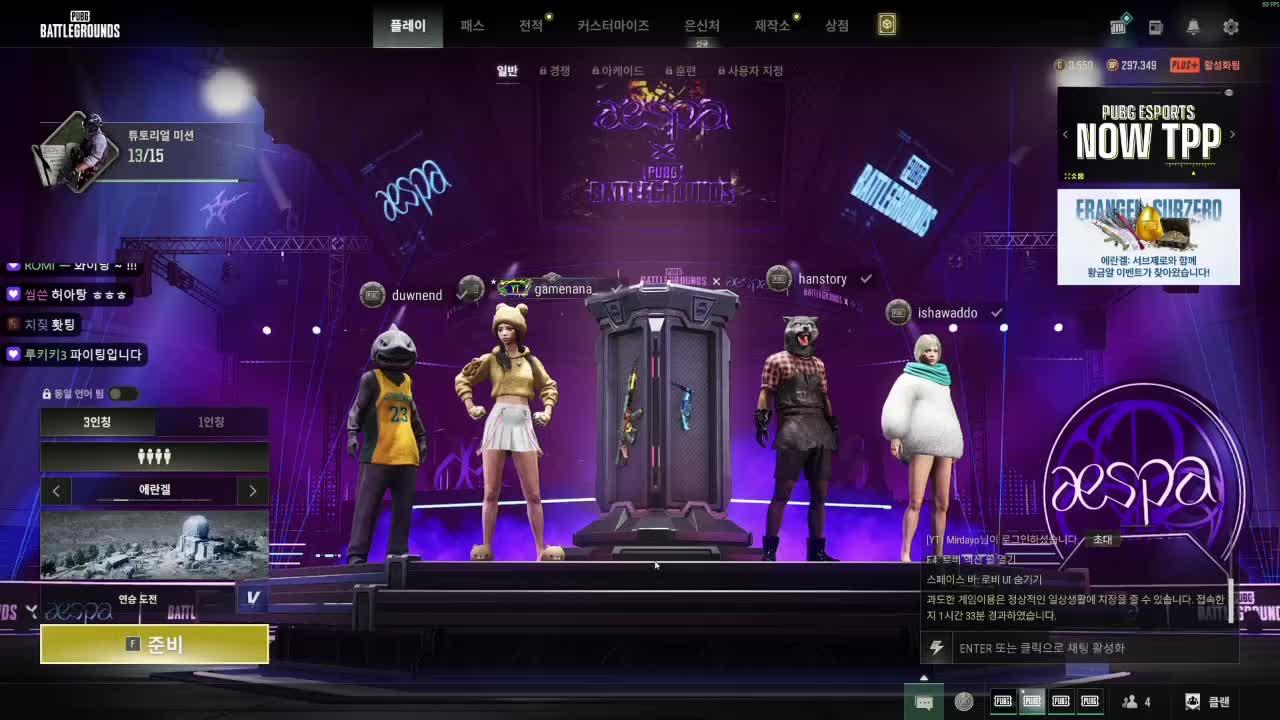The height and width of the screenshot is (720, 1280).
Task: Open the news panel icon beside the bell
Action: 1154,27
